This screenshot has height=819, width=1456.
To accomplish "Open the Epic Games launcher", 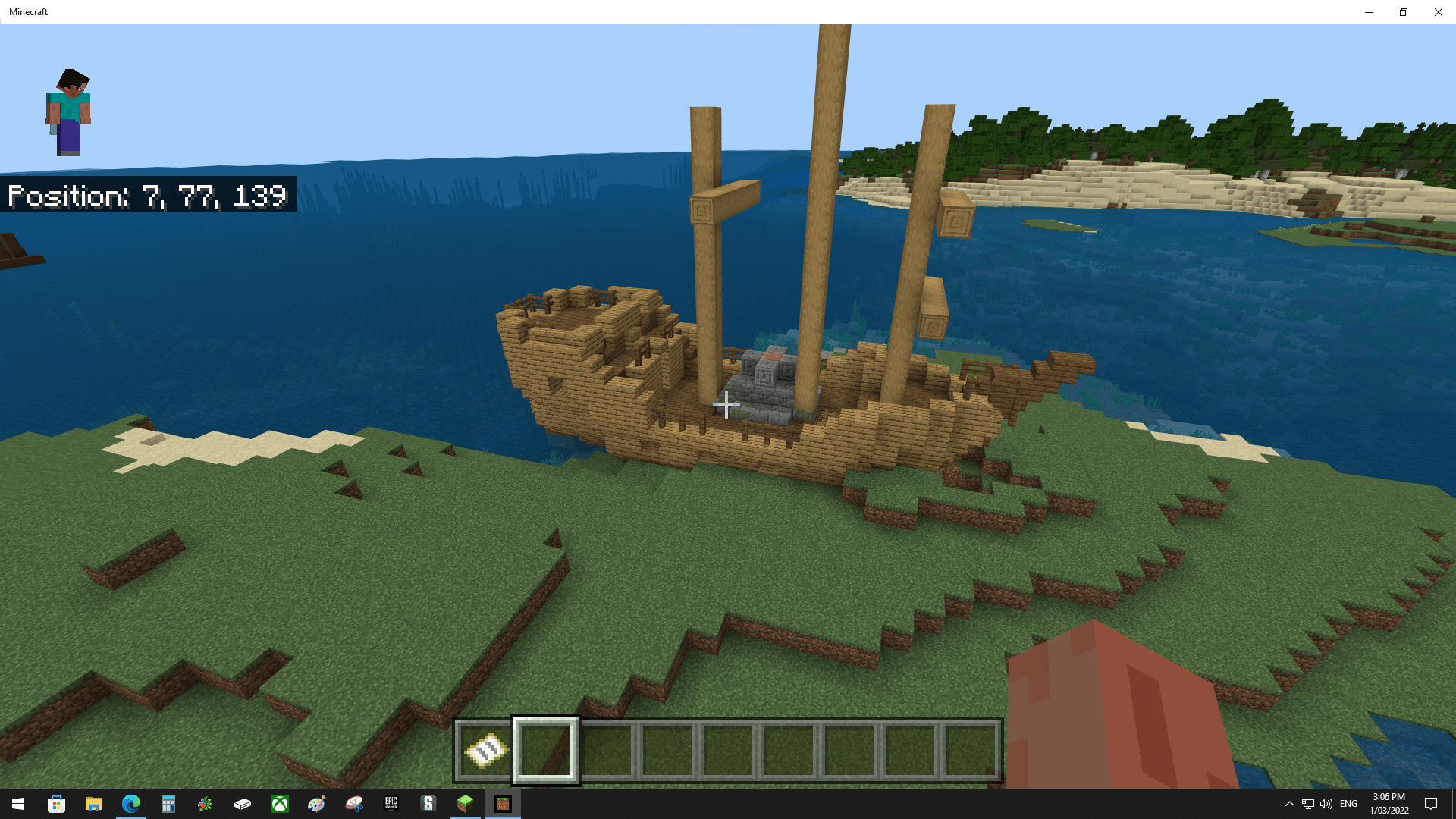I will 391,804.
